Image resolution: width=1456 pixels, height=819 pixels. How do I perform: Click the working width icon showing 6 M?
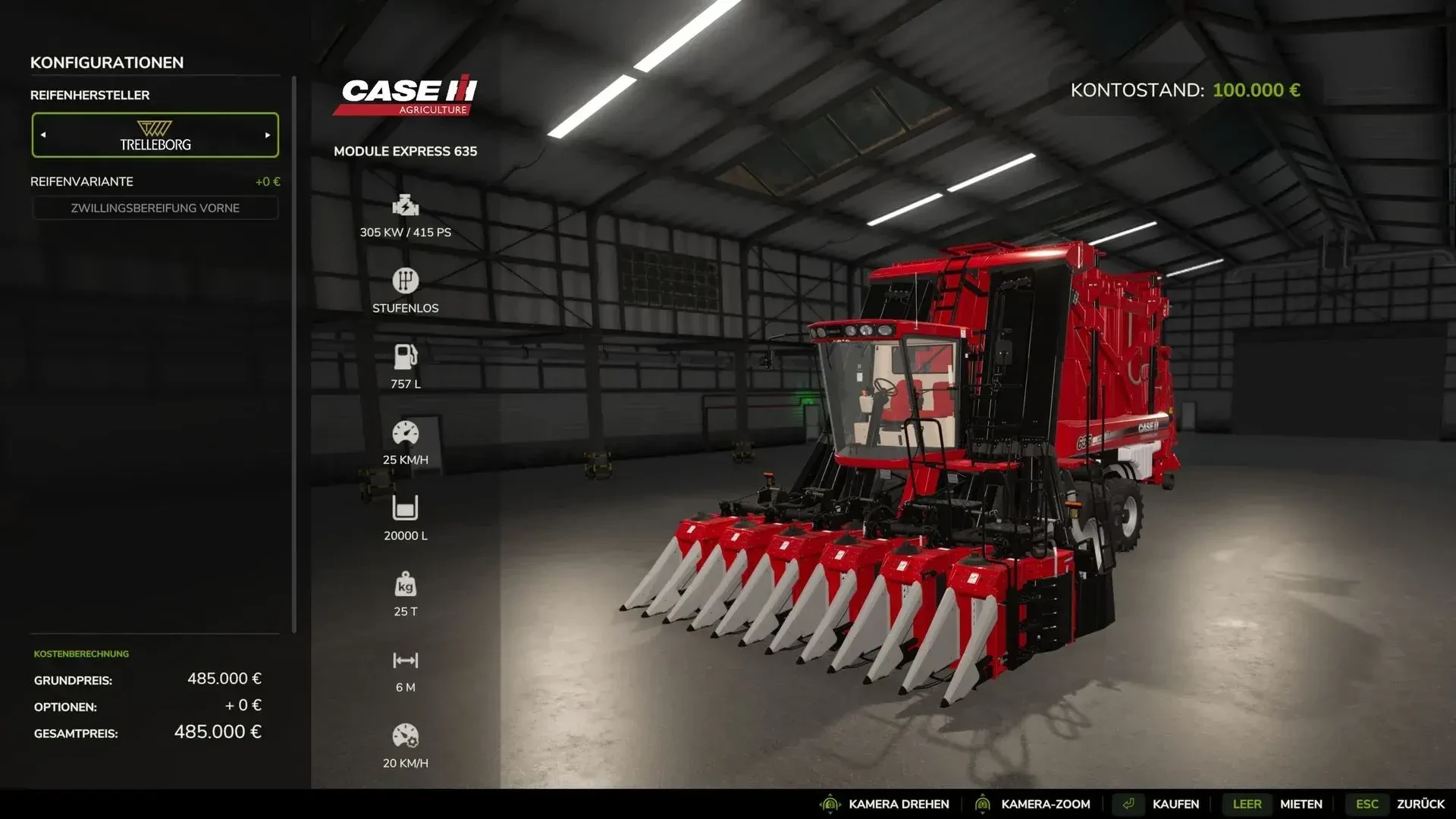tap(406, 661)
